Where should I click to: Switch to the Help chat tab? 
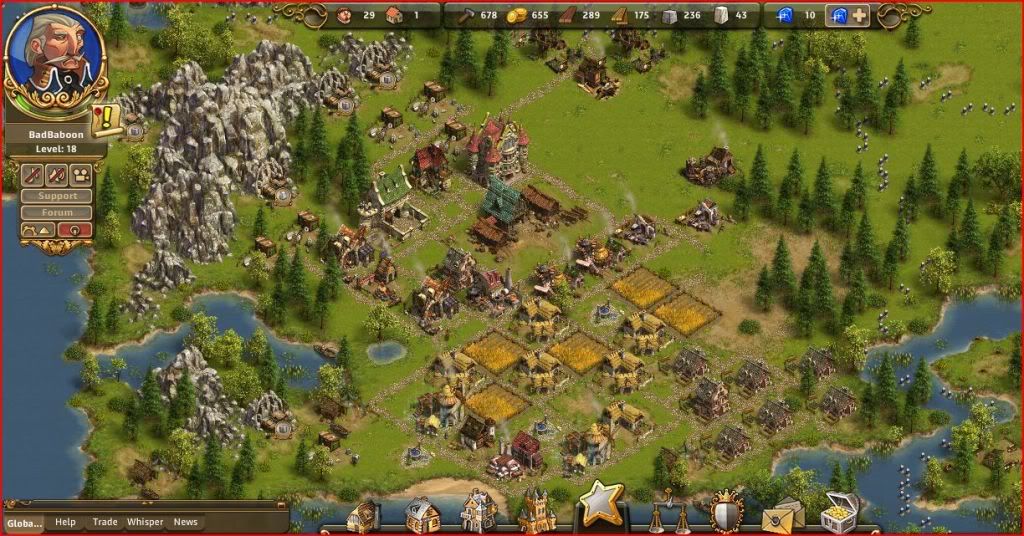pyautogui.click(x=65, y=522)
